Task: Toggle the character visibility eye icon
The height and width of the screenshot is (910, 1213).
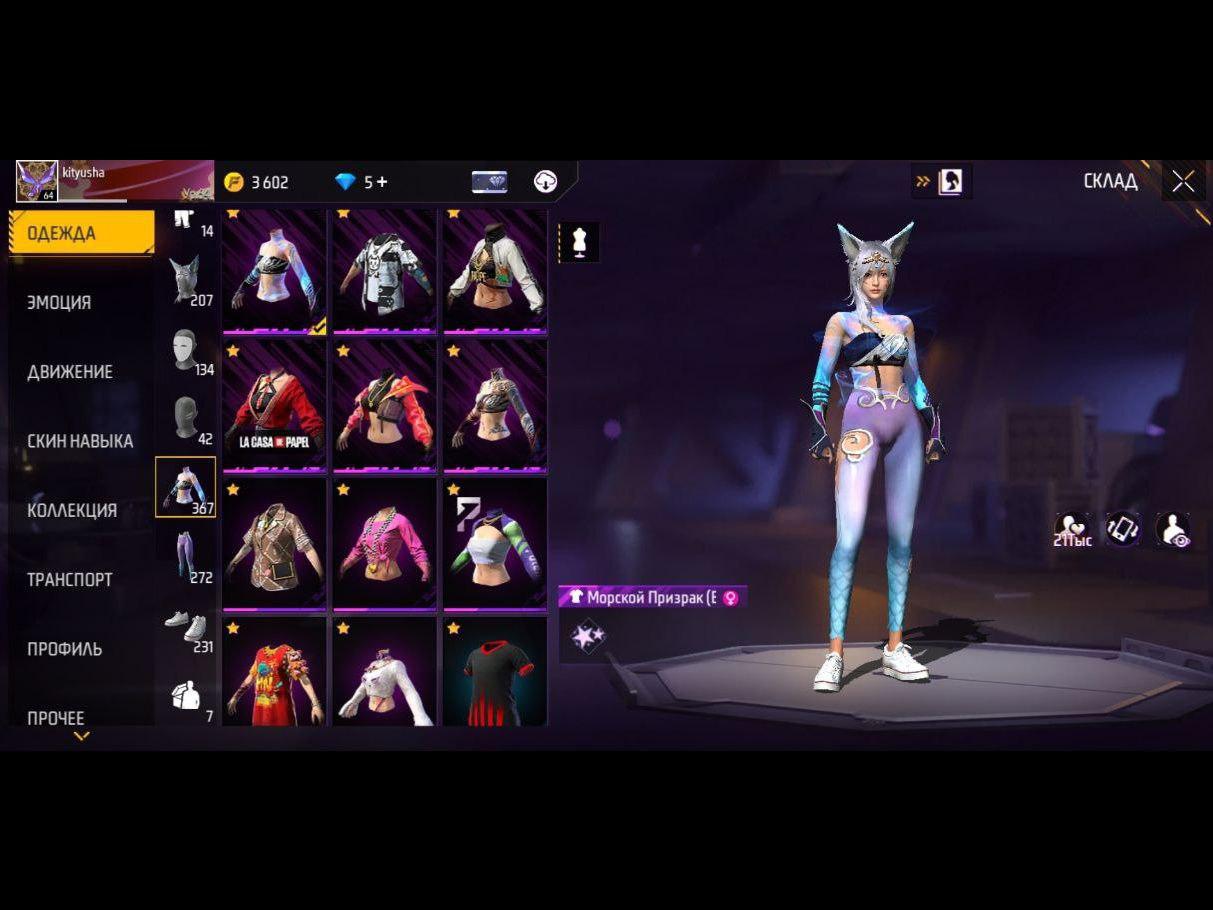Action: tap(1172, 529)
